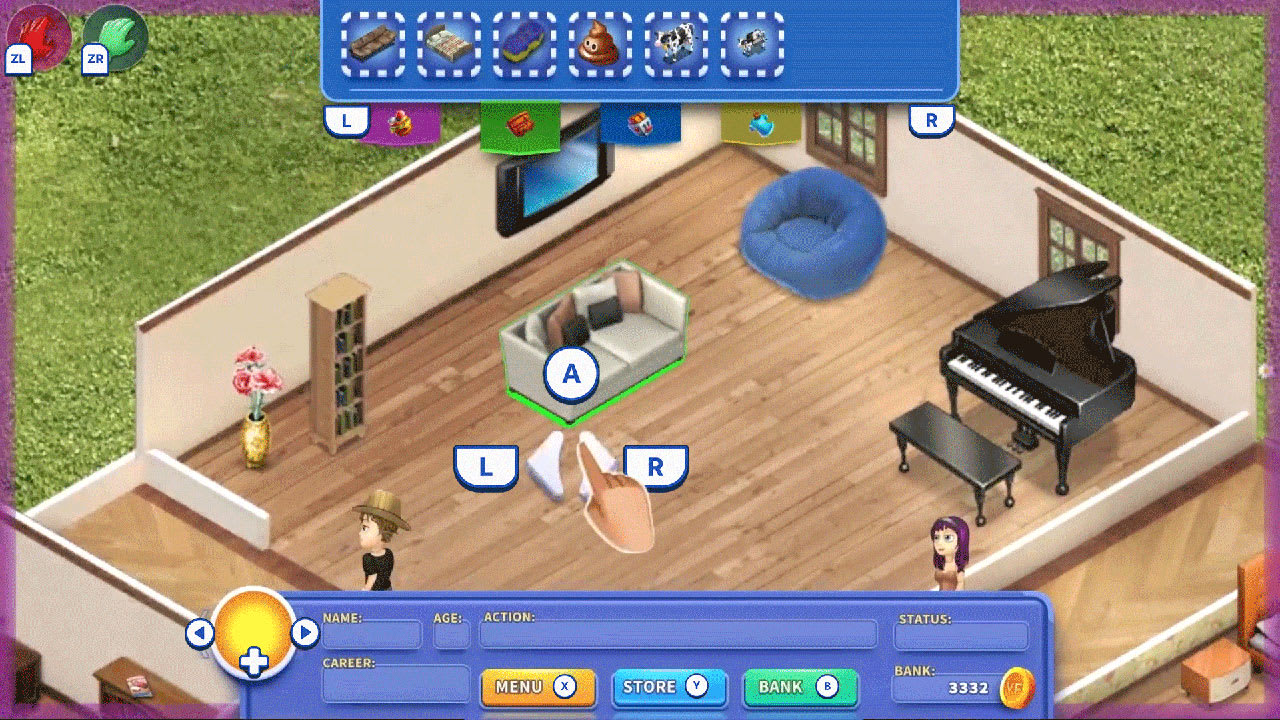Open the STORE with the Y button
This screenshot has height=720, width=1280.
(668, 687)
